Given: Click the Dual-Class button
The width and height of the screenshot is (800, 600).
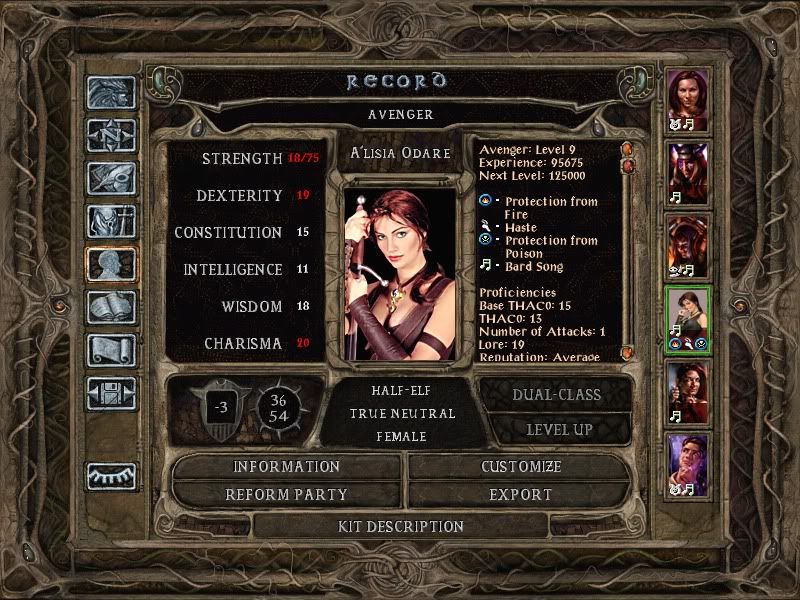Looking at the screenshot, I should click(x=557, y=394).
